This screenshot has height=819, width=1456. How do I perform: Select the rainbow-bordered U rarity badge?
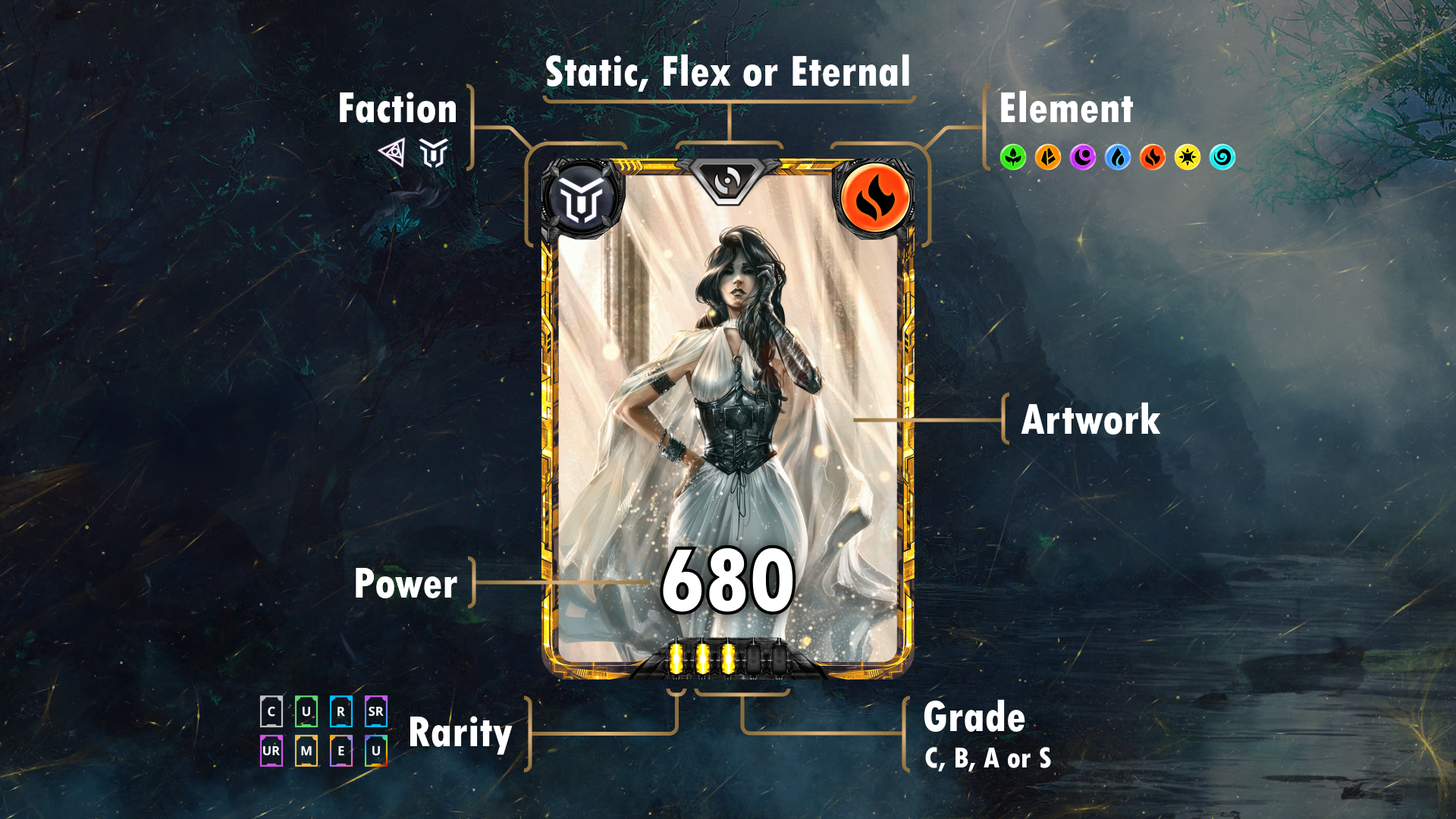[x=376, y=751]
